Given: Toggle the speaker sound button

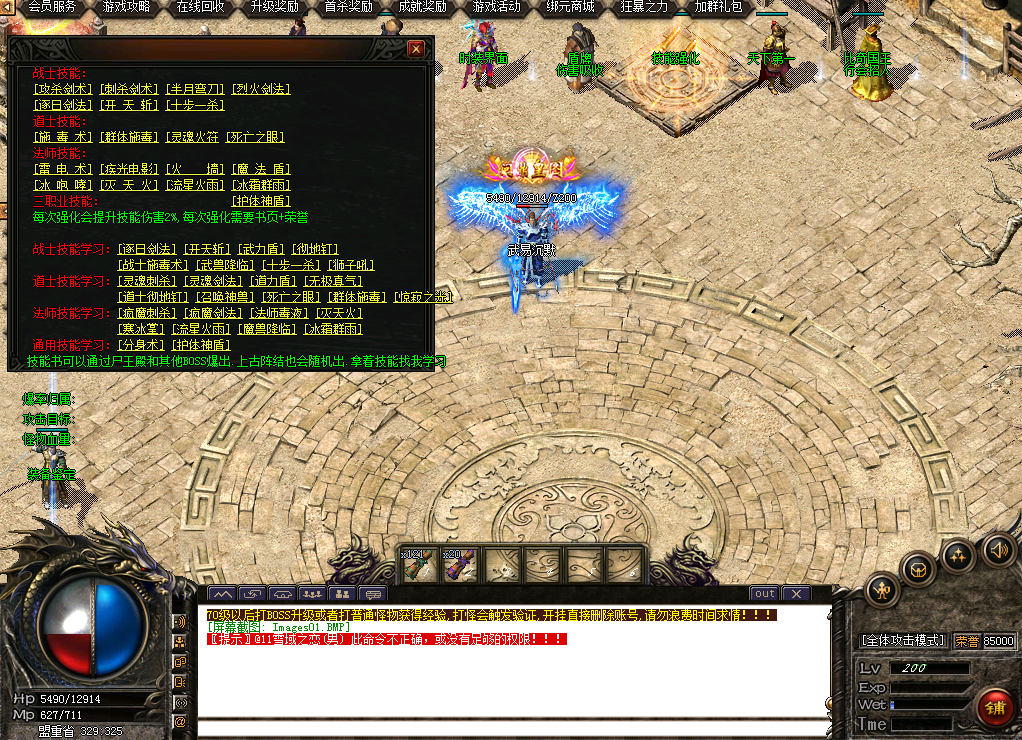Looking at the screenshot, I should click(x=997, y=548).
